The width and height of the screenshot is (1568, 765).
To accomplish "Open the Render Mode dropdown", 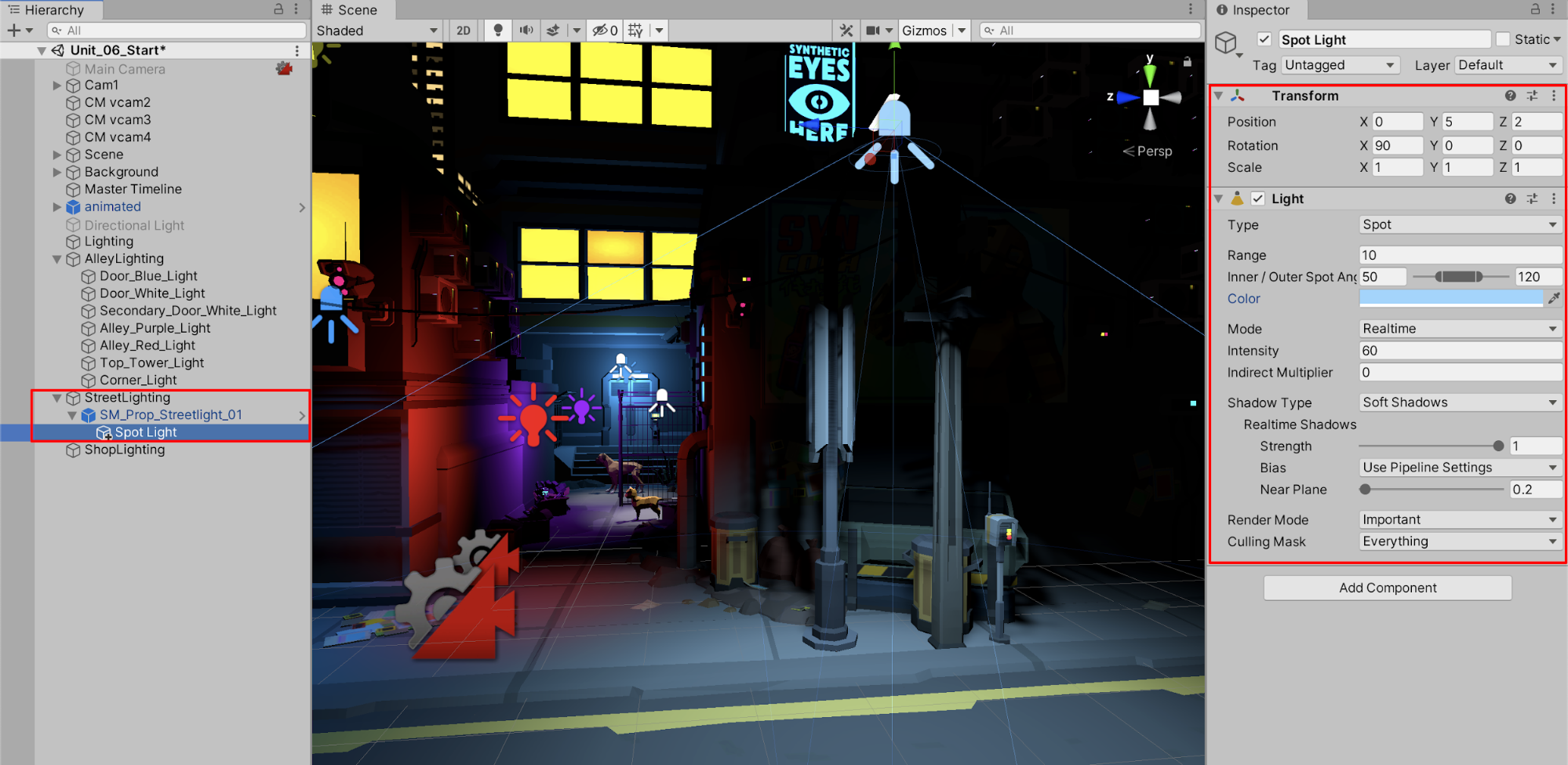I will coord(1459,519).
